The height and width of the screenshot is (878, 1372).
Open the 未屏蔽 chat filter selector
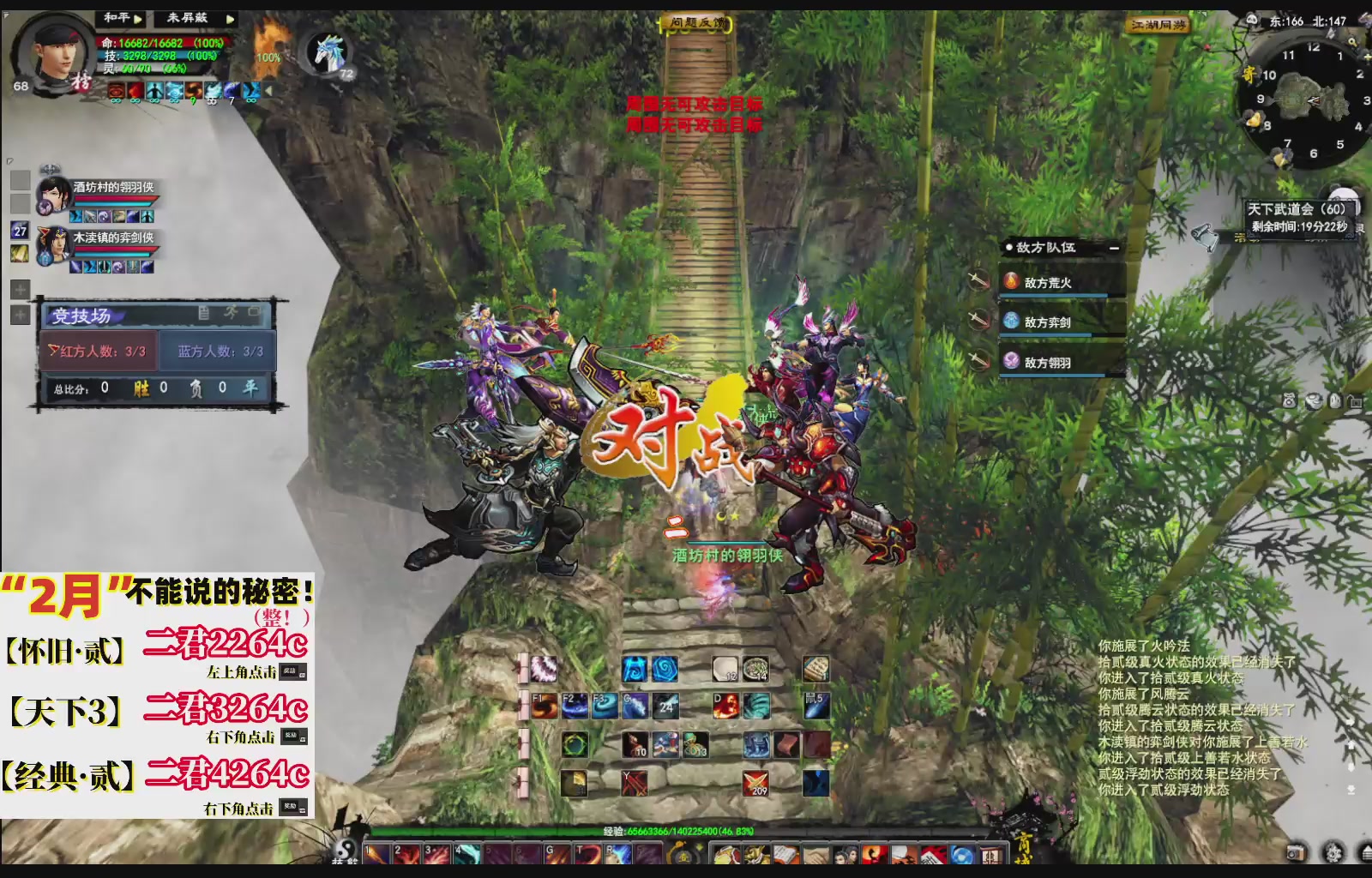tap(188, 16)
